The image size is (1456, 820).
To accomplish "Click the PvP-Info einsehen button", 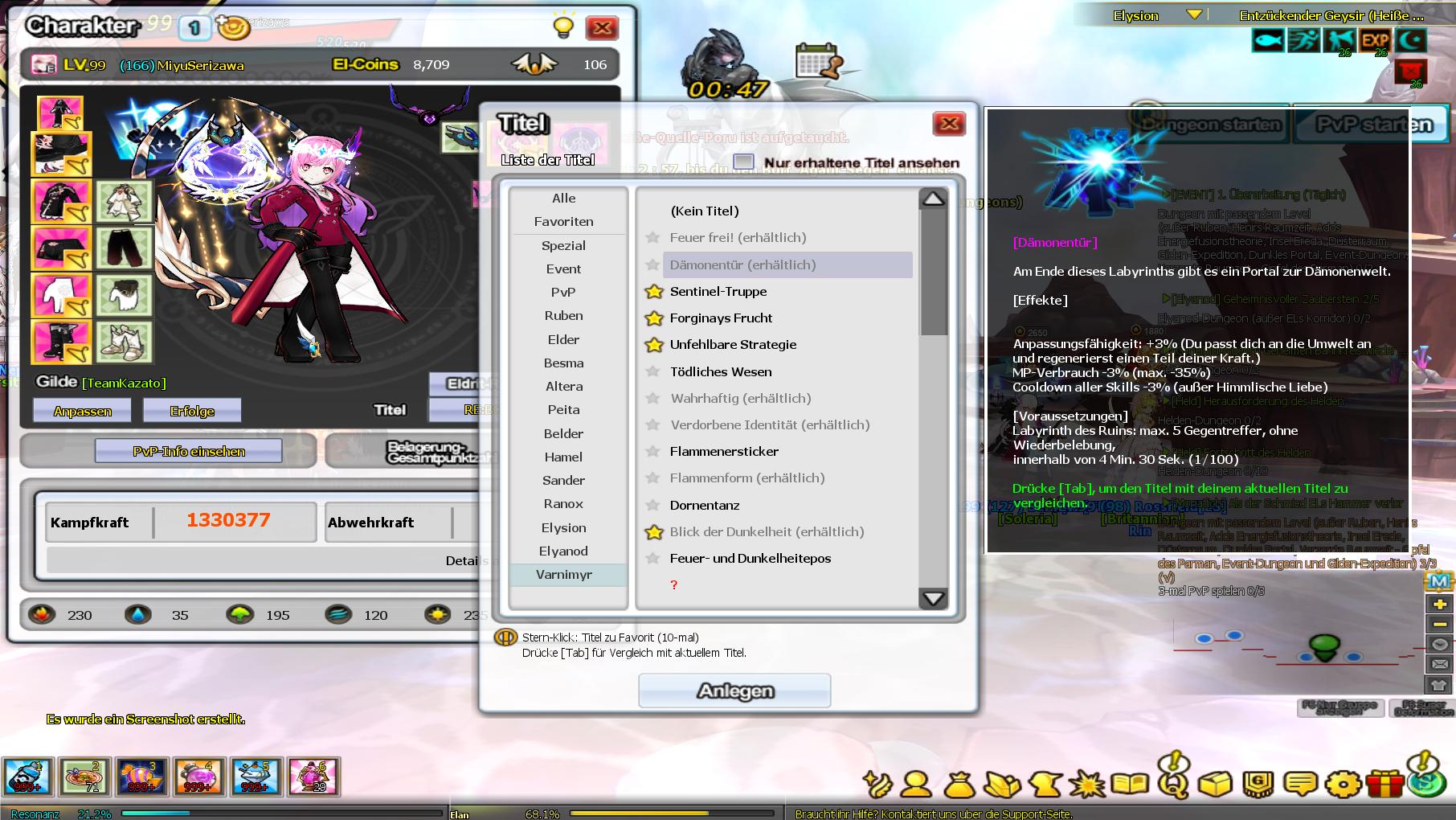I will pos(189,452).
